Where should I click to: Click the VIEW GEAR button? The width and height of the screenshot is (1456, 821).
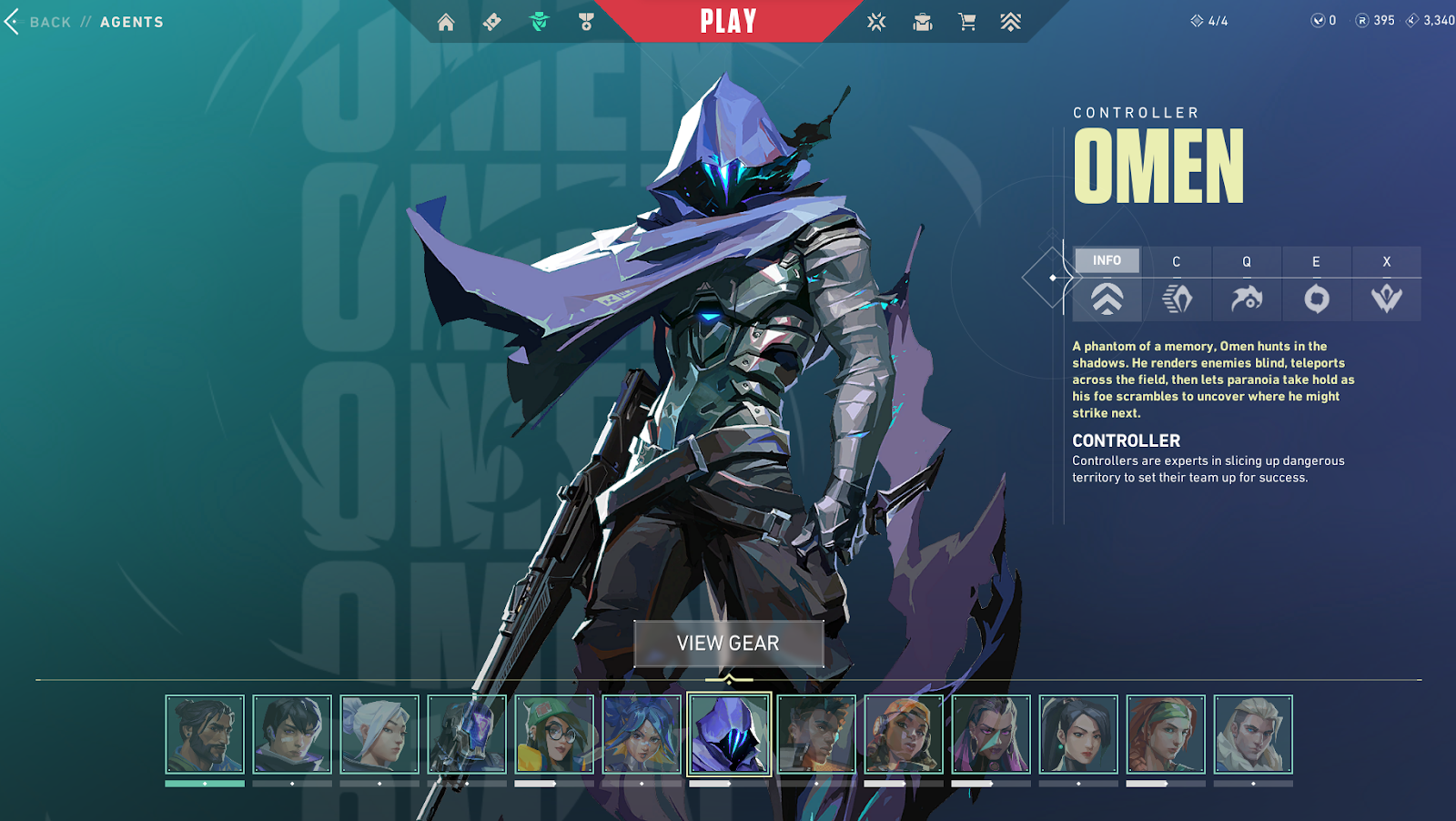pos(728,643)
